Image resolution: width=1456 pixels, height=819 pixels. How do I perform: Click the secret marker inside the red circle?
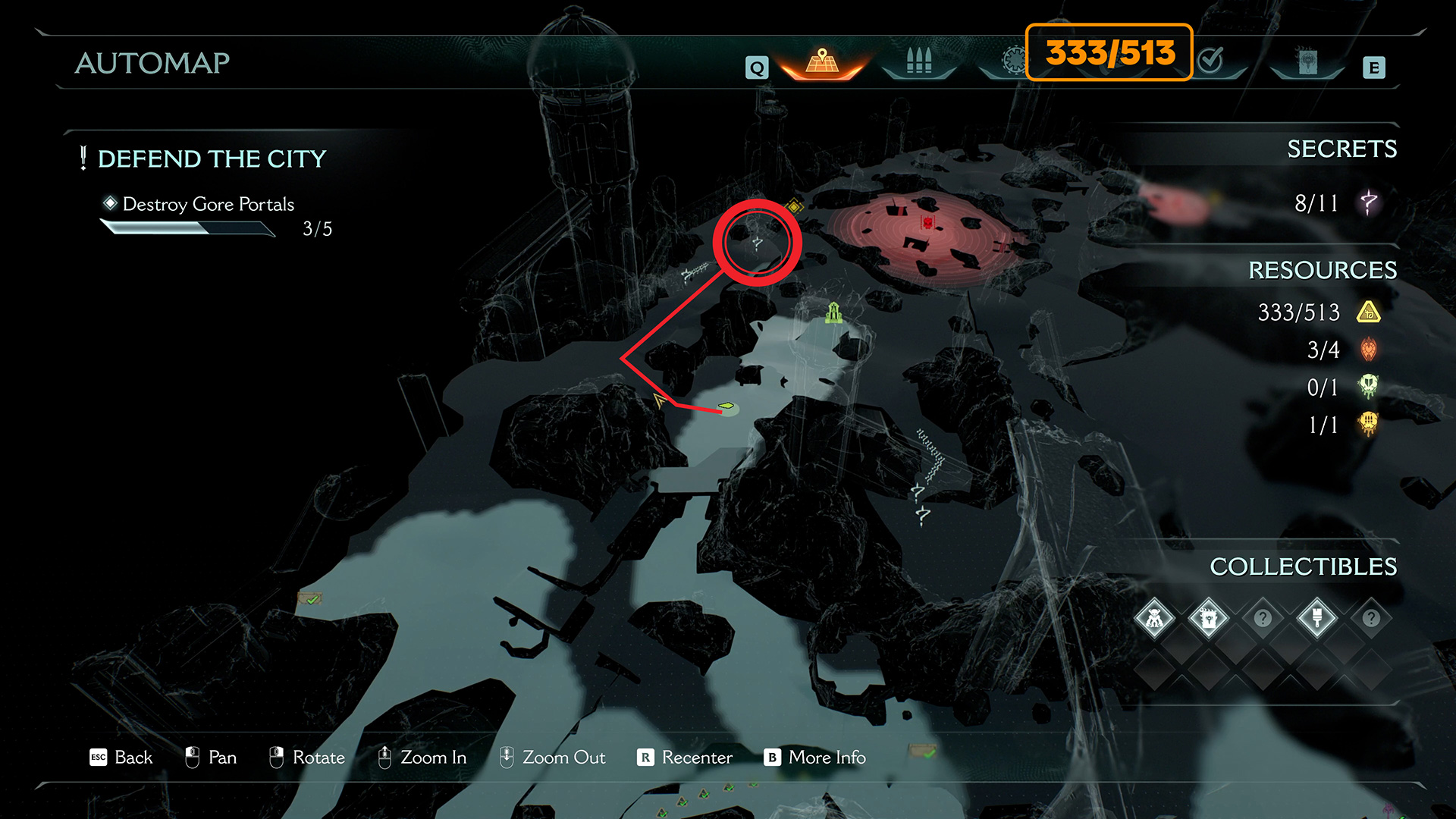click(757, 243)
